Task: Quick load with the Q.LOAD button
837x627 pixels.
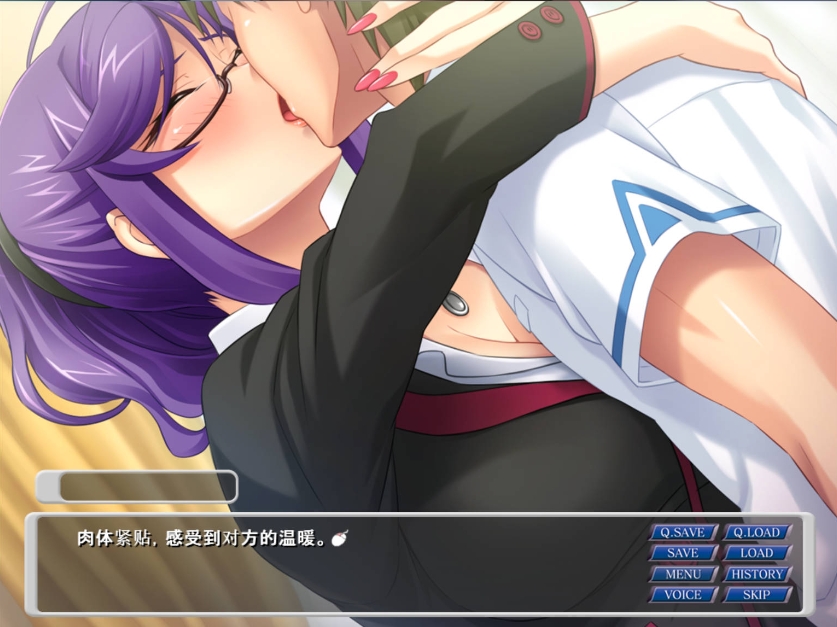Action: coord(757,532)
